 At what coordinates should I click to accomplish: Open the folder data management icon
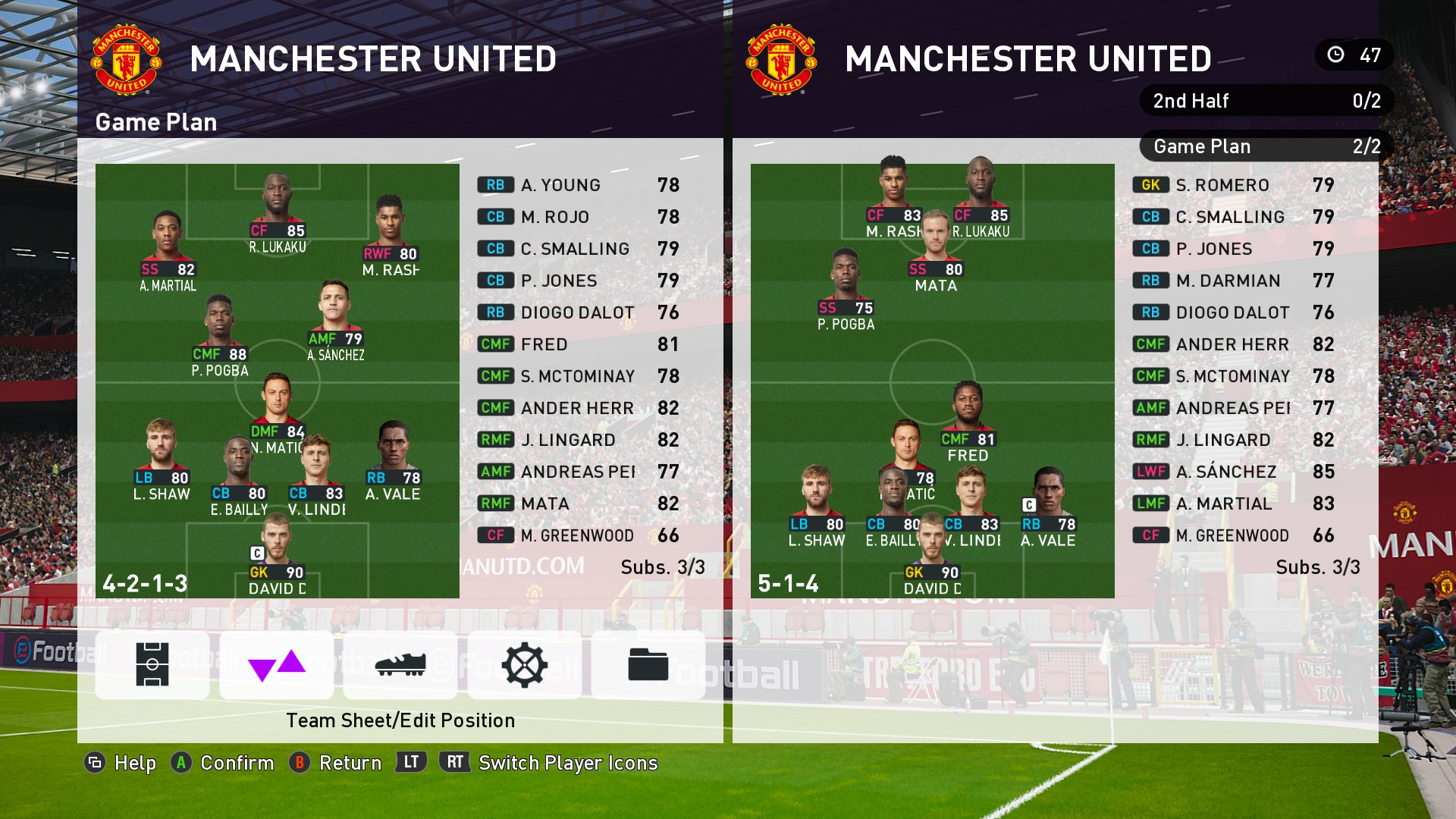648,665
